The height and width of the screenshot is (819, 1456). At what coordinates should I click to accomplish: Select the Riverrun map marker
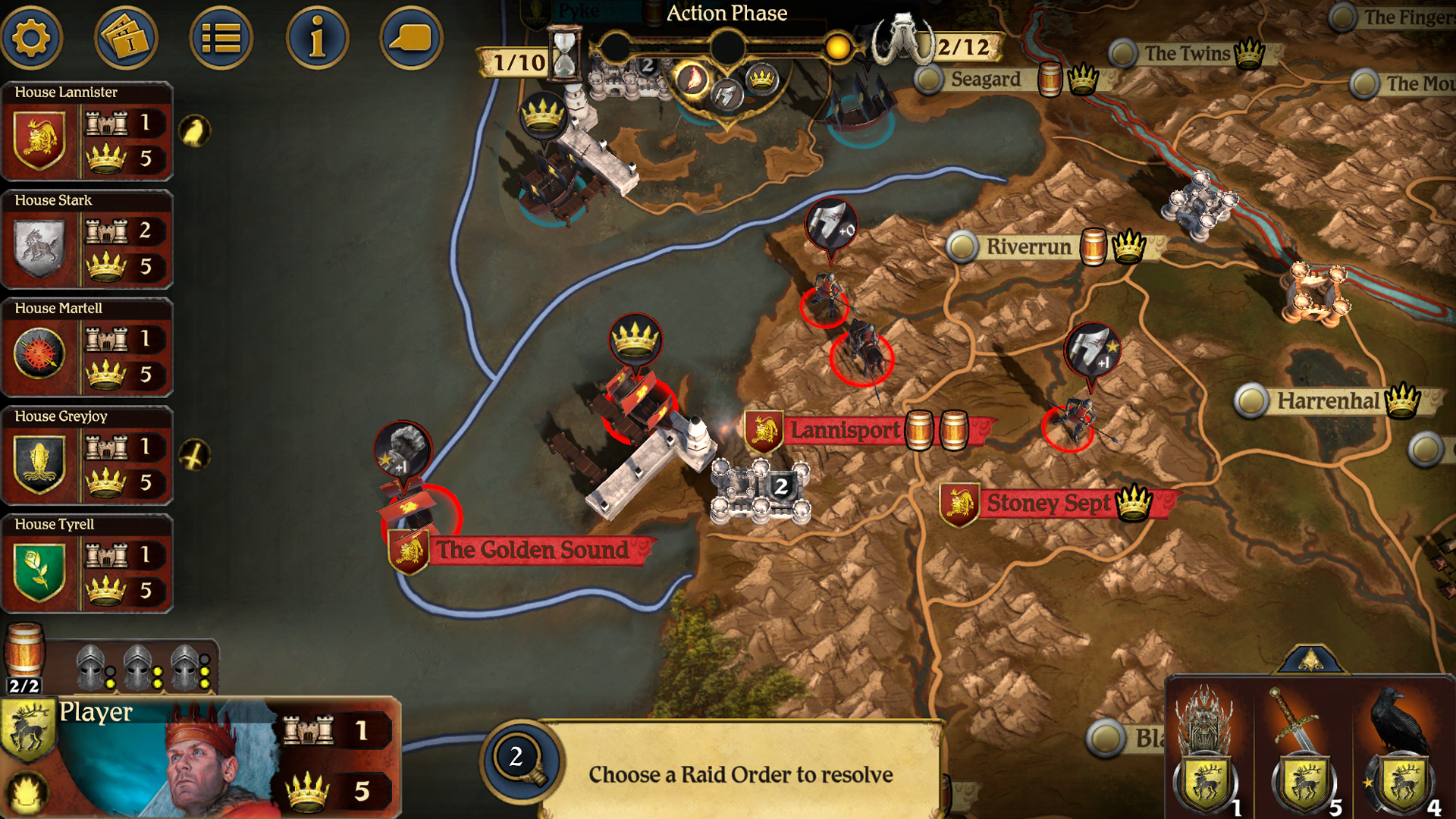point(962,246)
